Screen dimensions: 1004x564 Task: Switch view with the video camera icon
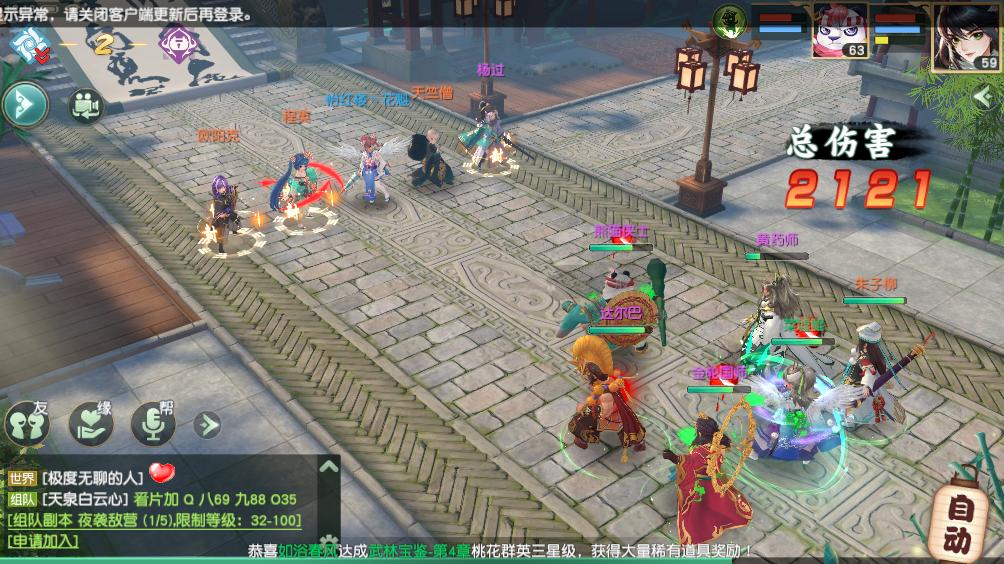click(x=86, y=104)
